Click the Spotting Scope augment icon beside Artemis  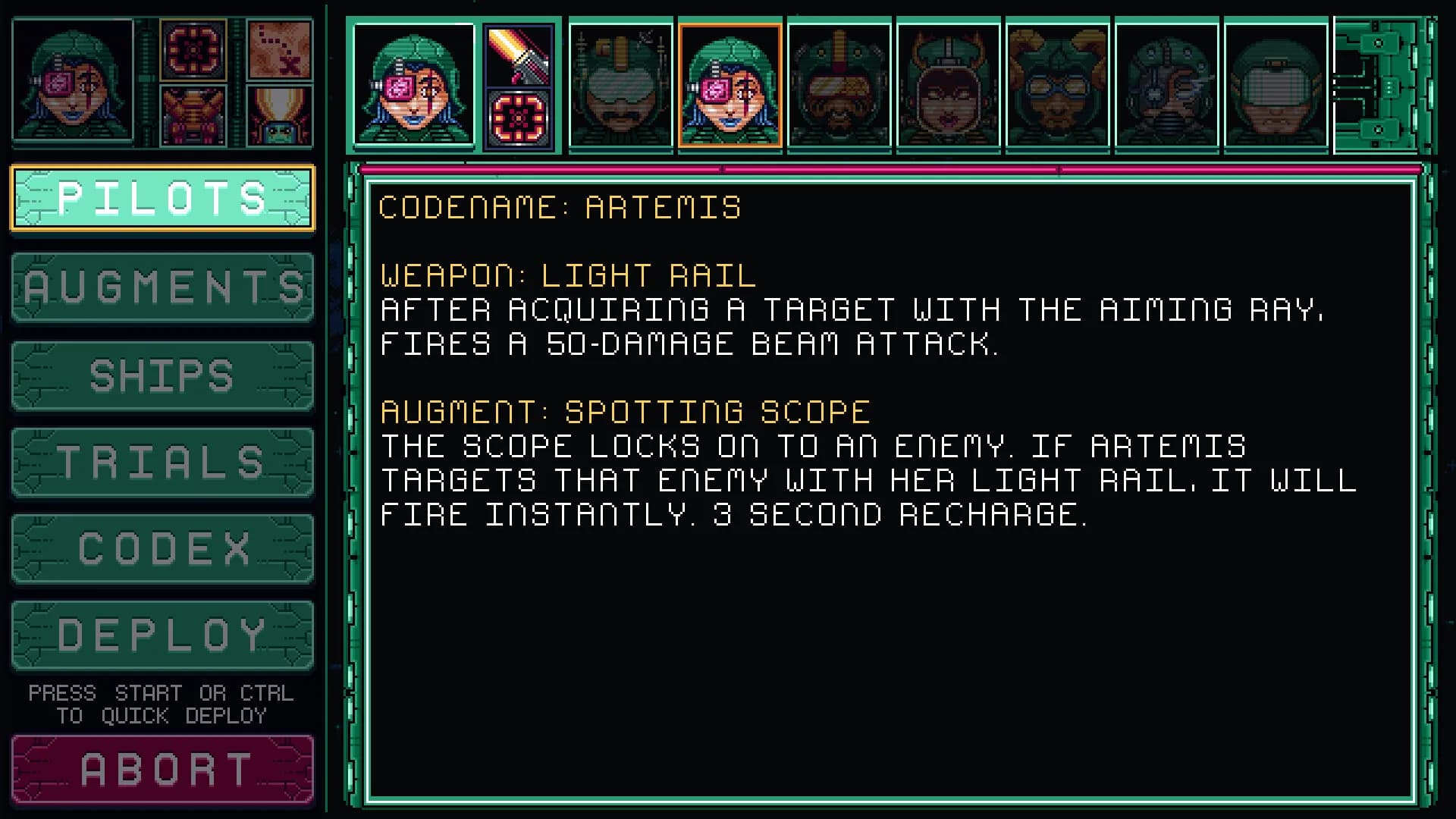[x=519, y=119]
